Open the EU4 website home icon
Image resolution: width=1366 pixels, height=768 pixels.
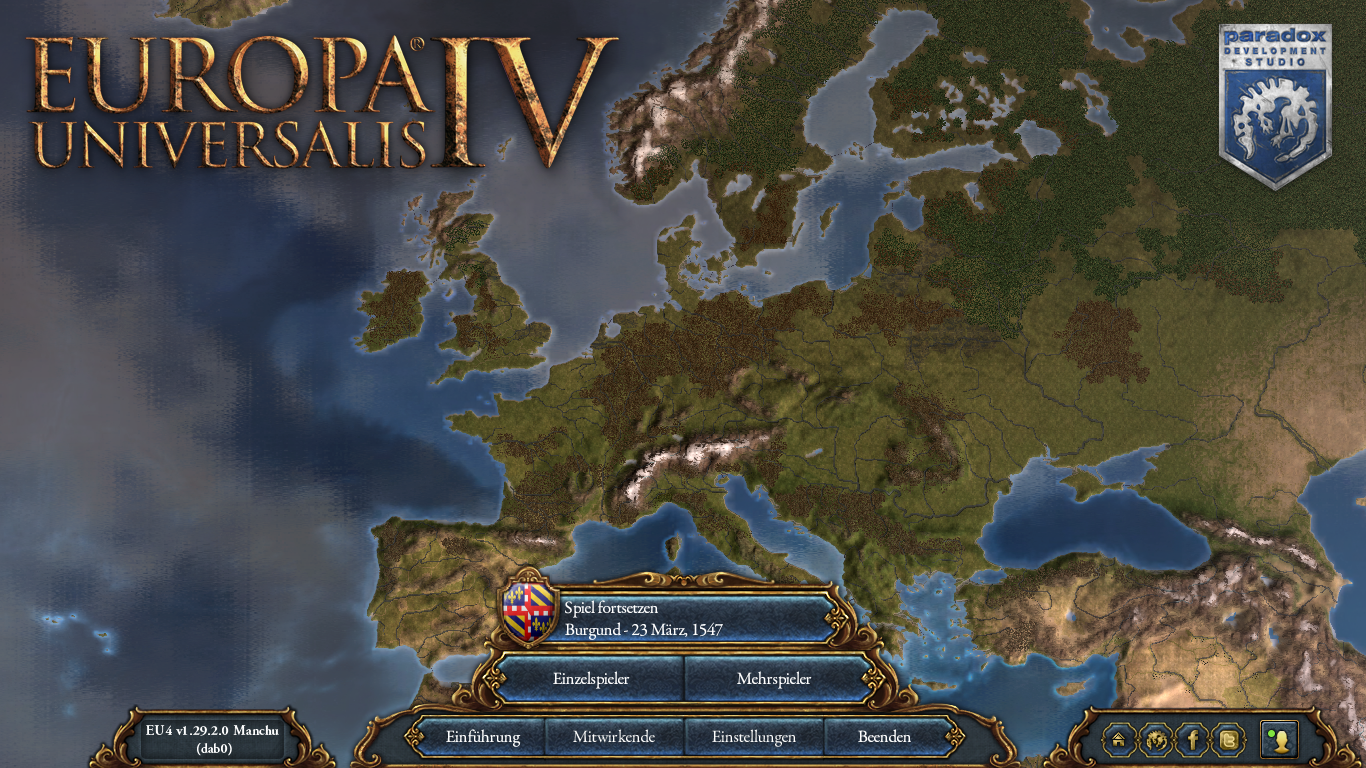coord(1117,740)
